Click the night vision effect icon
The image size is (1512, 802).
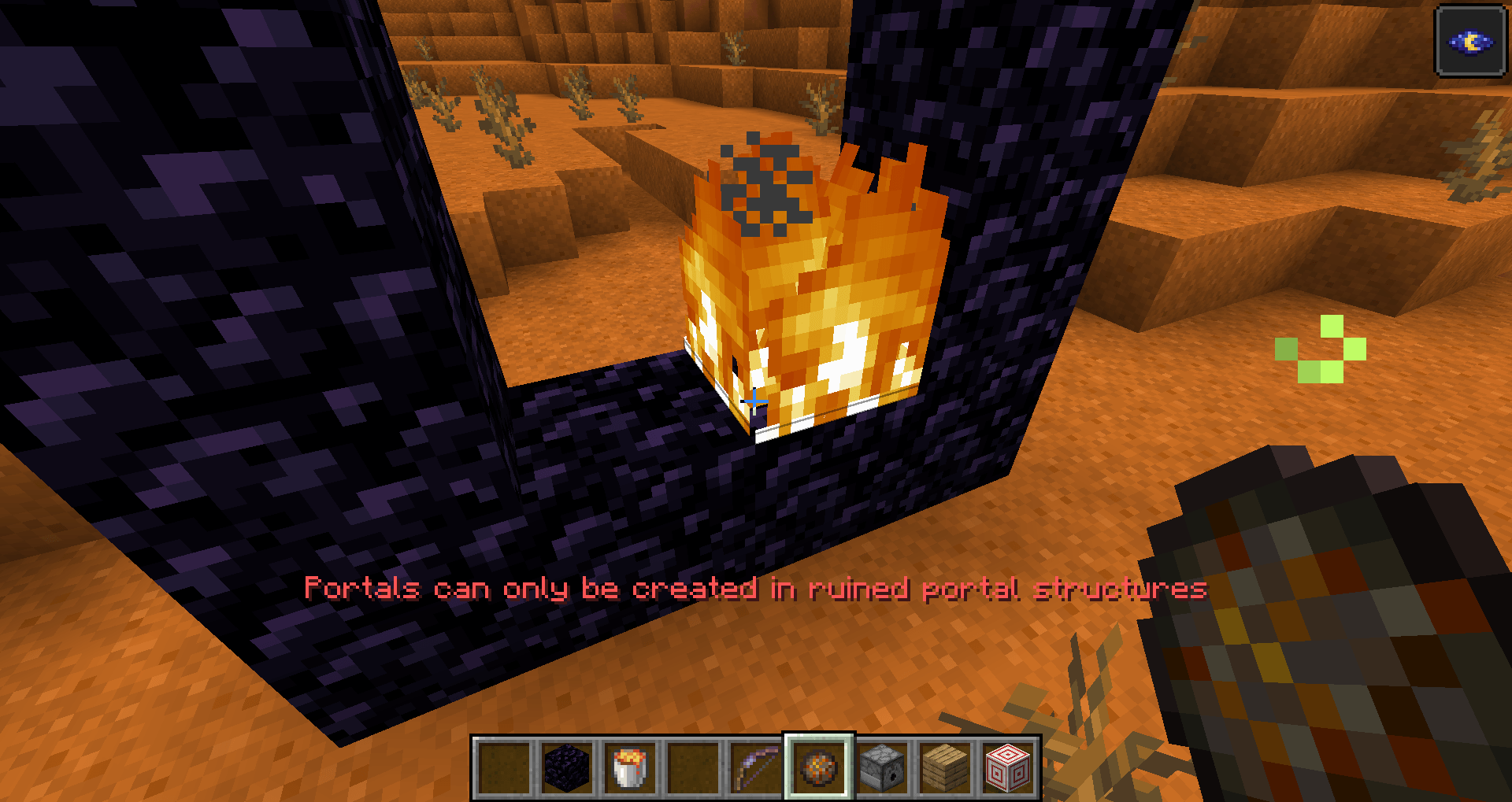1471,42
